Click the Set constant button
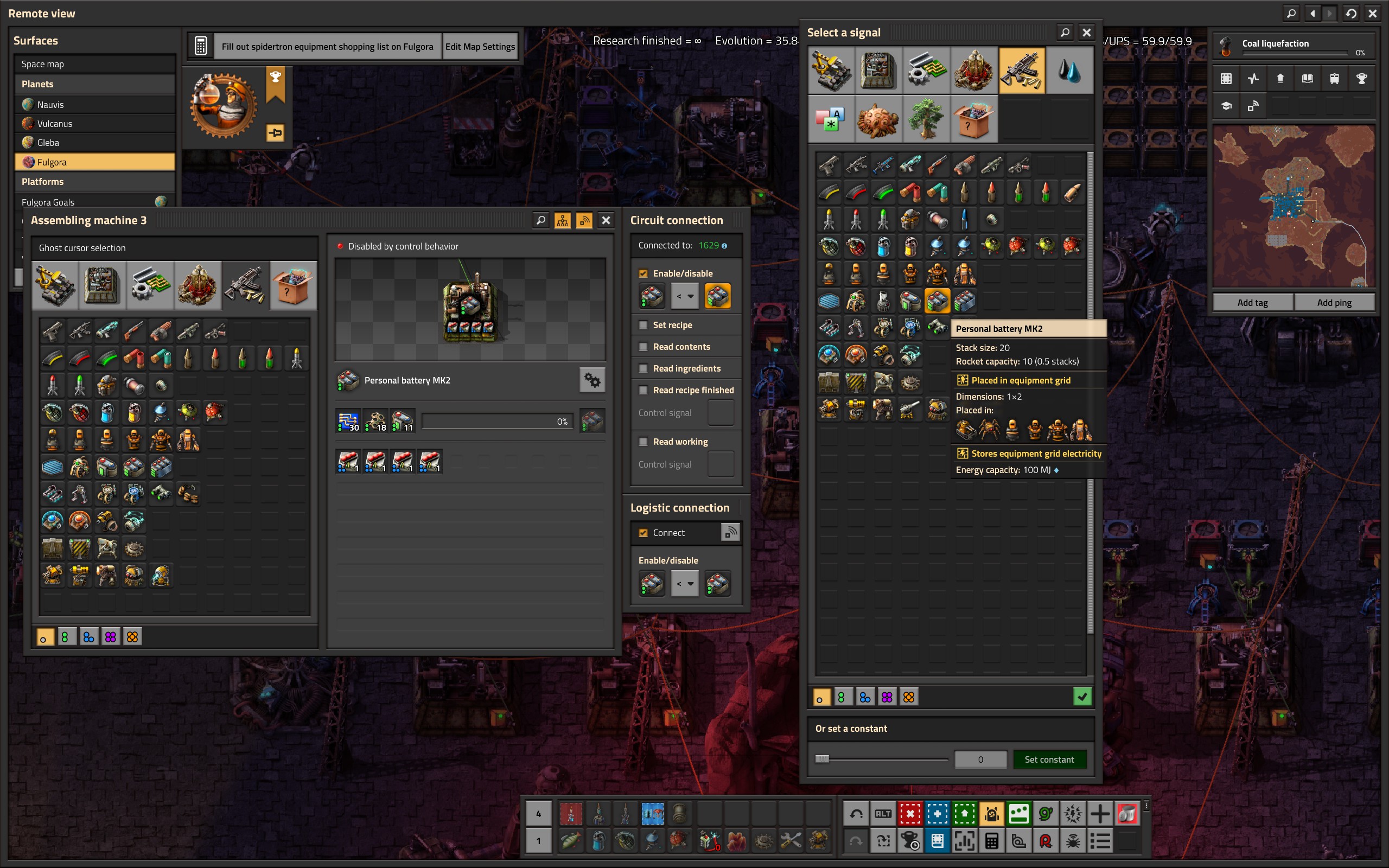The width and height of the screenshot is (1389, 868). tap(1049, 759)
